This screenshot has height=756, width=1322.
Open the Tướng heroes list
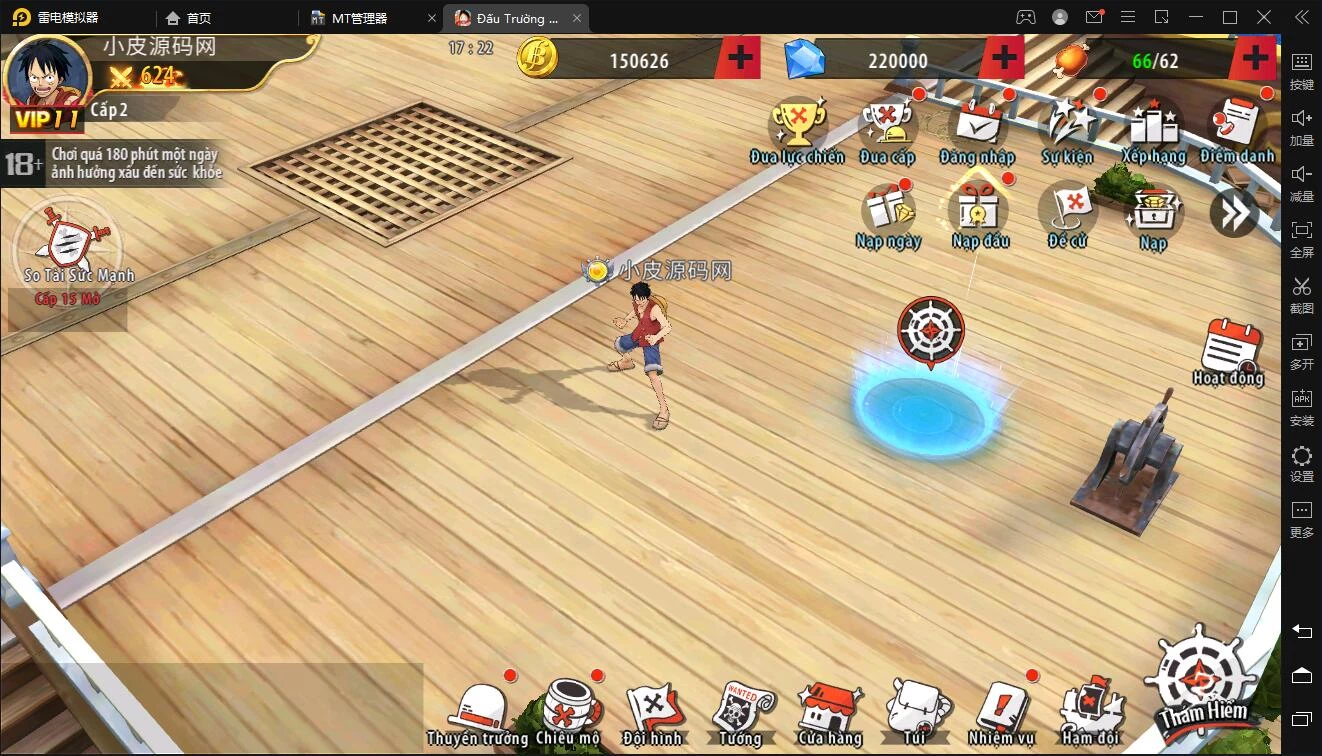tap(740, 713)
